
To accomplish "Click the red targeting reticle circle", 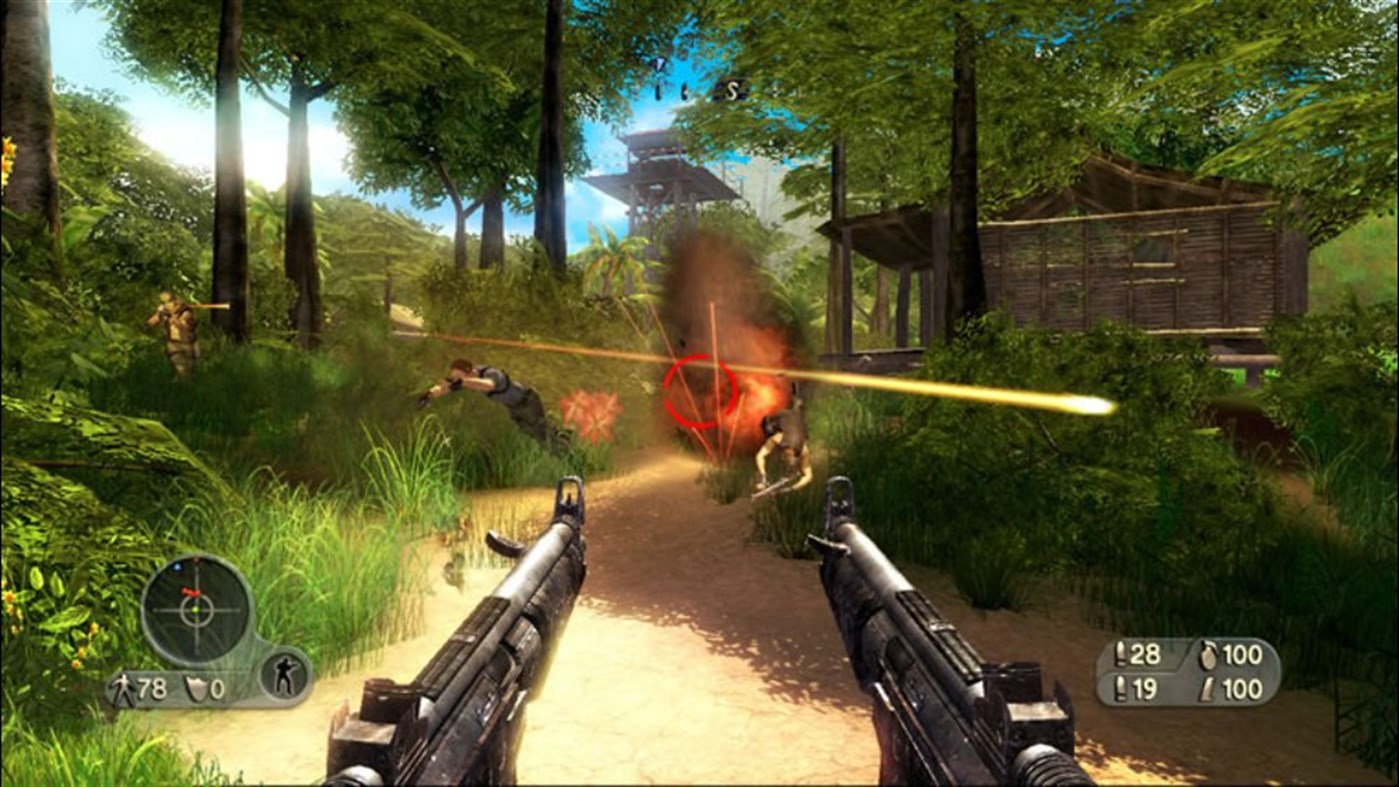I will click(x=702, y=392).
